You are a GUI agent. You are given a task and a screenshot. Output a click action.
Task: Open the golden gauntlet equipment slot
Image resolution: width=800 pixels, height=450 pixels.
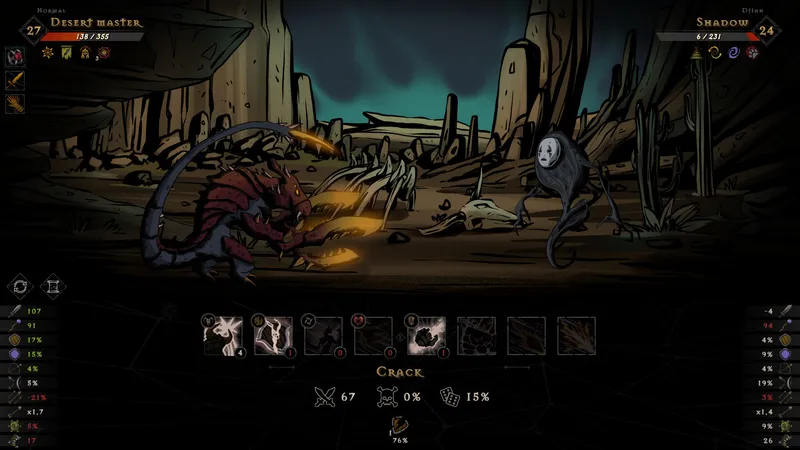pos(15,102)
